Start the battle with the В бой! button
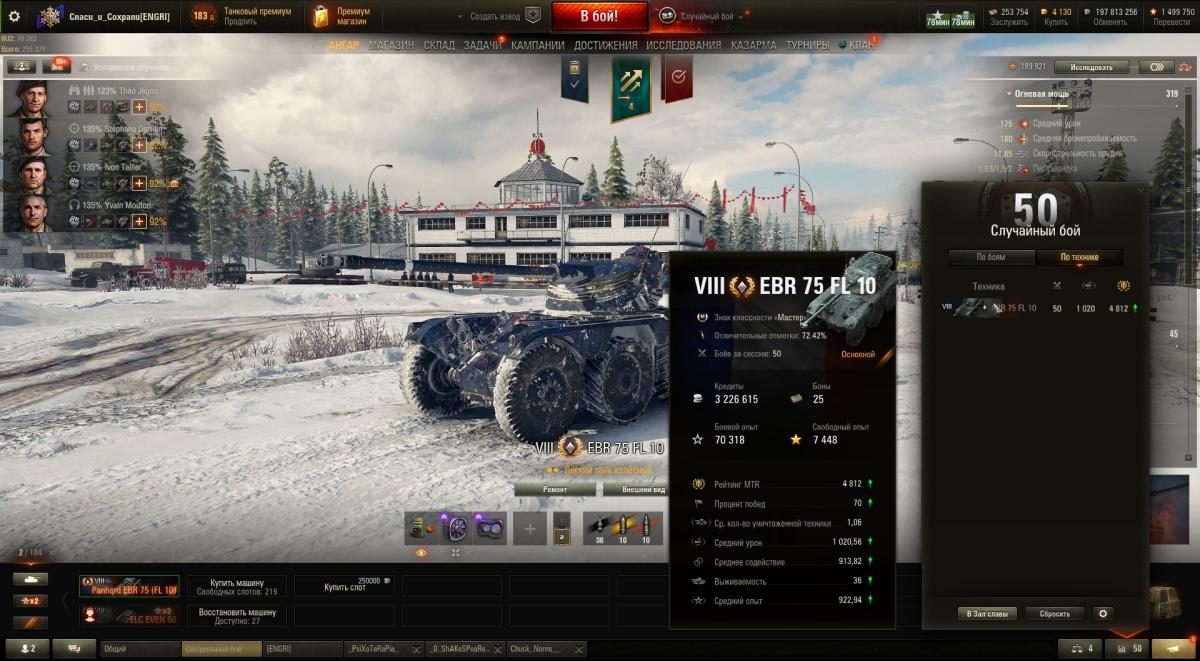The height and width of the screenshot is (661, 1200). coord(599,16)
